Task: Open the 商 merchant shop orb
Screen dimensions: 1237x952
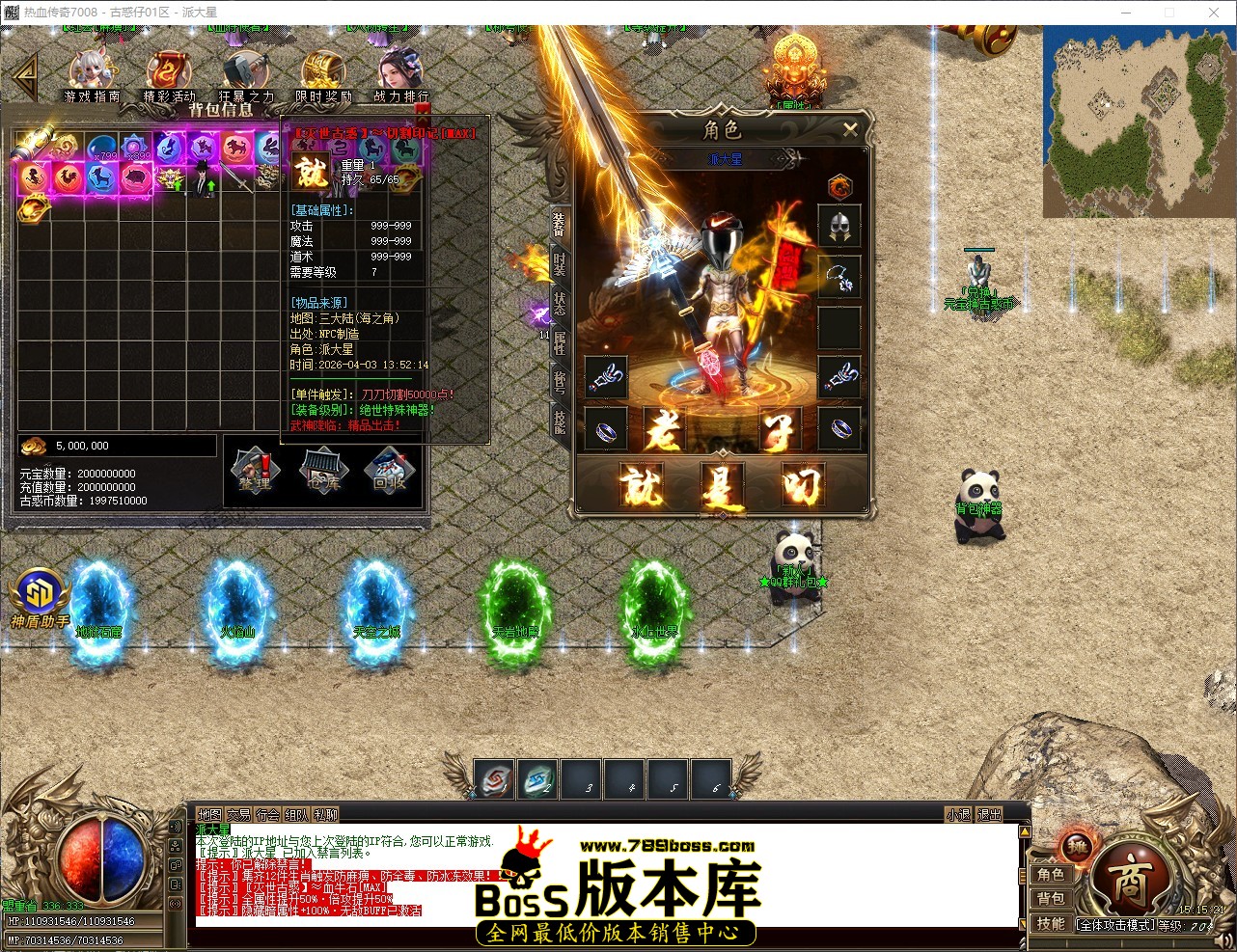Action: point(1132,878)
